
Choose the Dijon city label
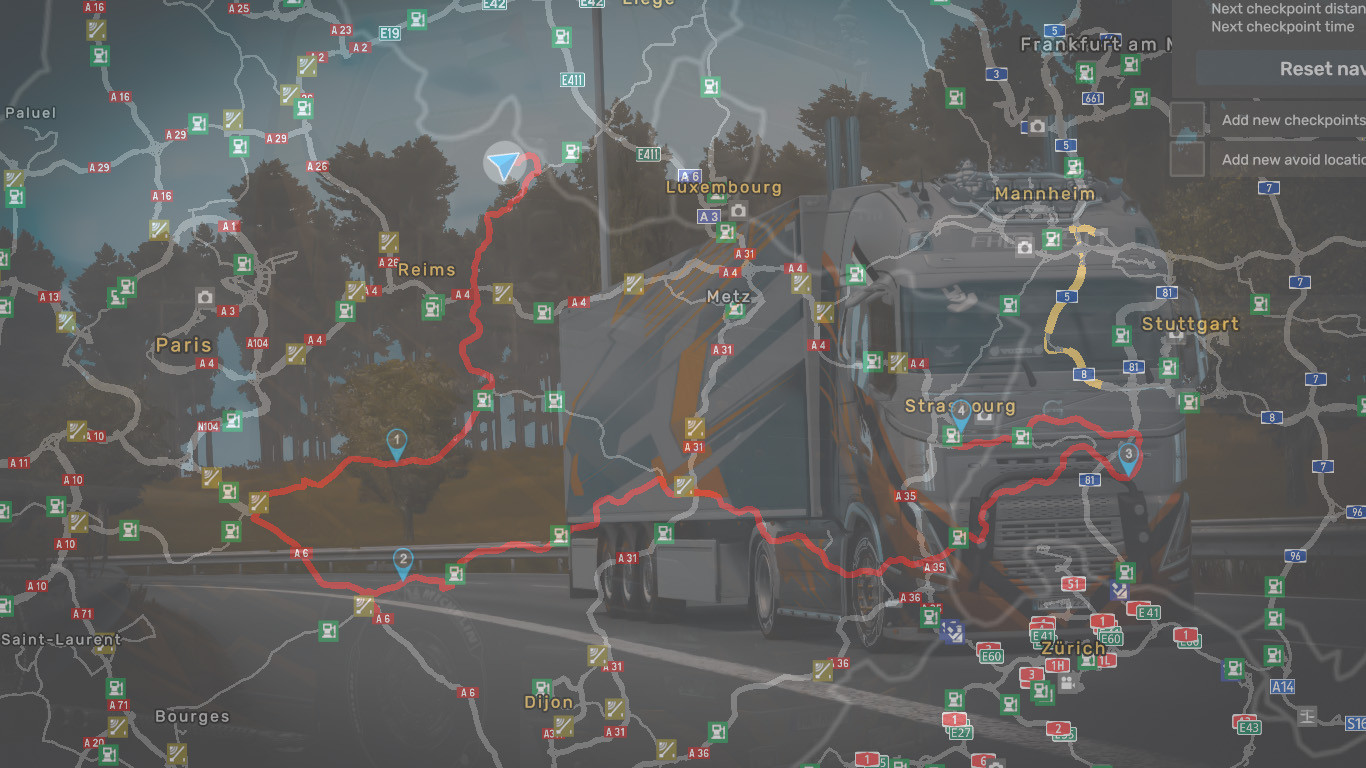click(x=549, y=702)
